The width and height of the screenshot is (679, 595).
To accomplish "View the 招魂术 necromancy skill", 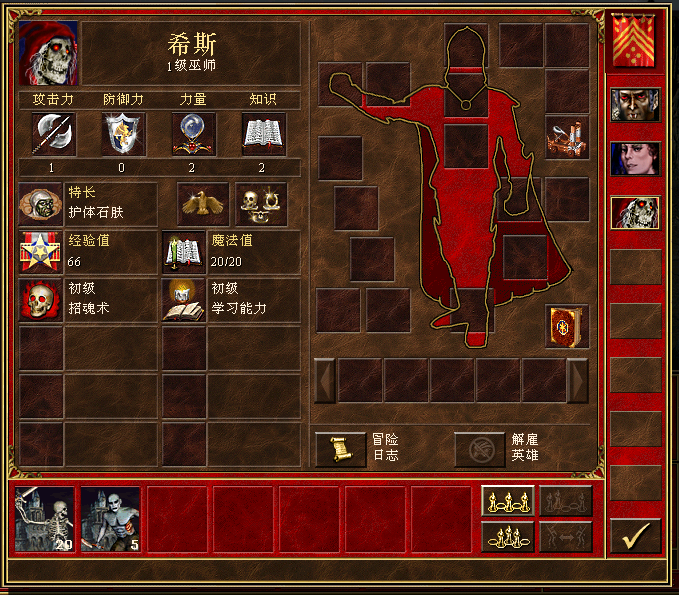I will click(x=40, y=300).
